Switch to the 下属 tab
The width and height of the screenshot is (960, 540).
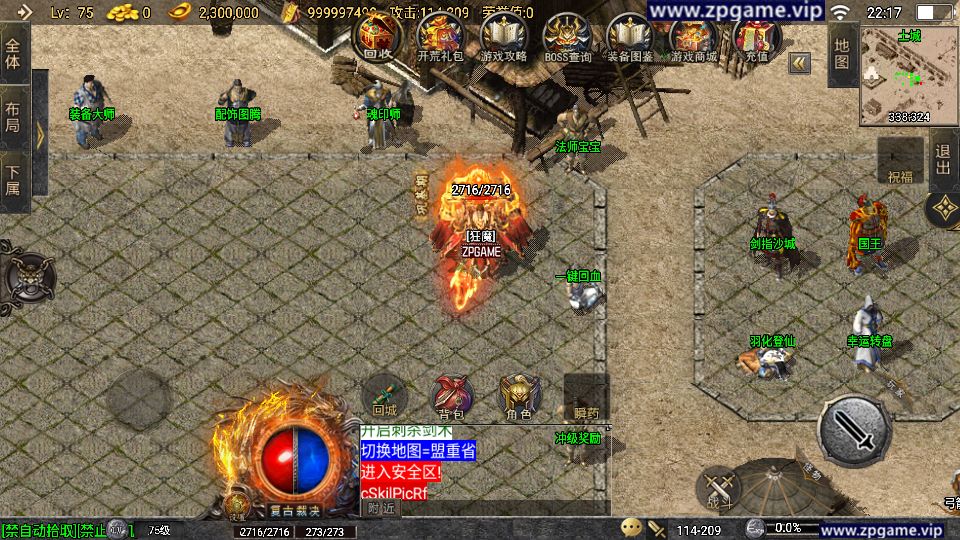point(14,181)
